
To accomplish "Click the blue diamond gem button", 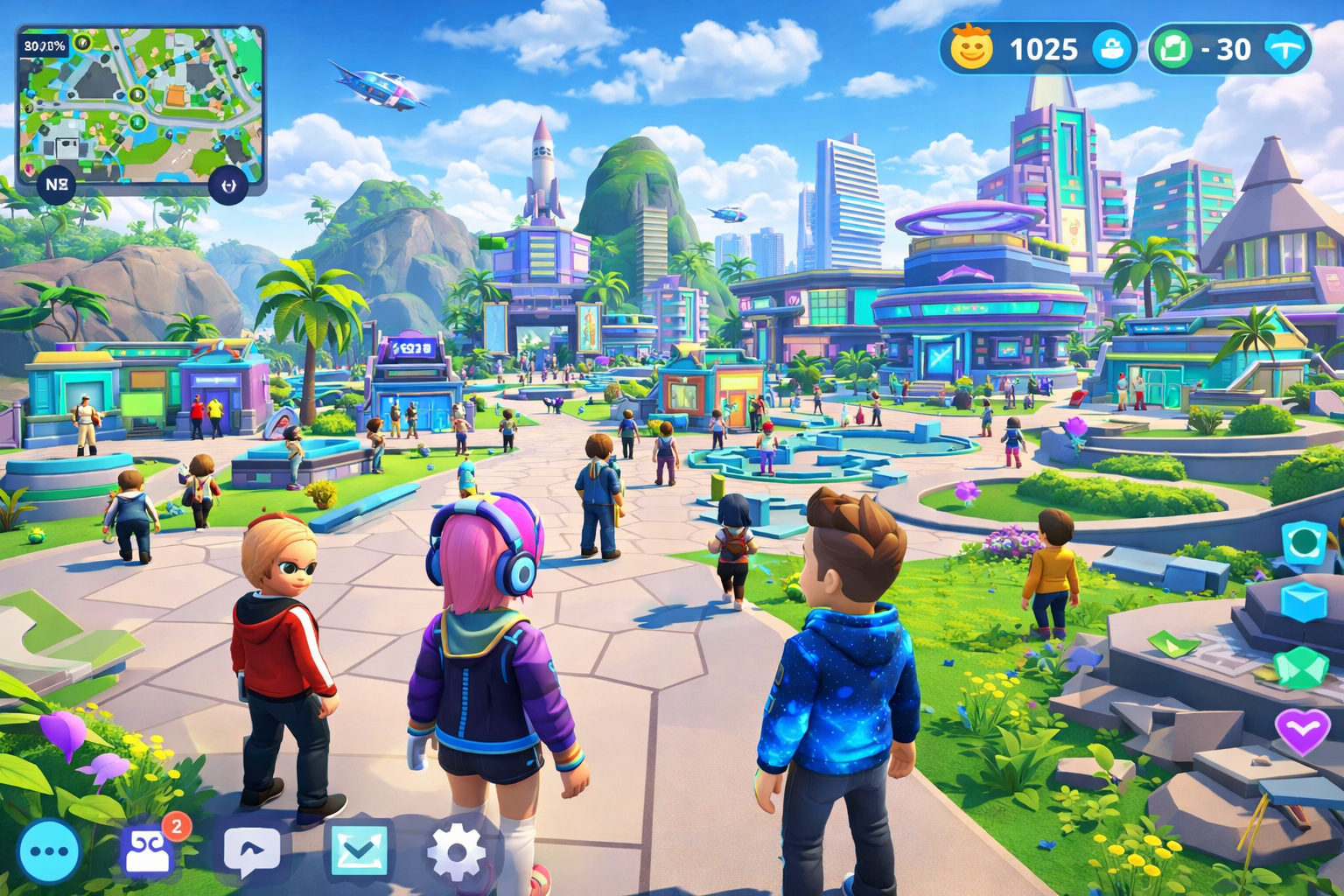I will tap(1286, 49).
